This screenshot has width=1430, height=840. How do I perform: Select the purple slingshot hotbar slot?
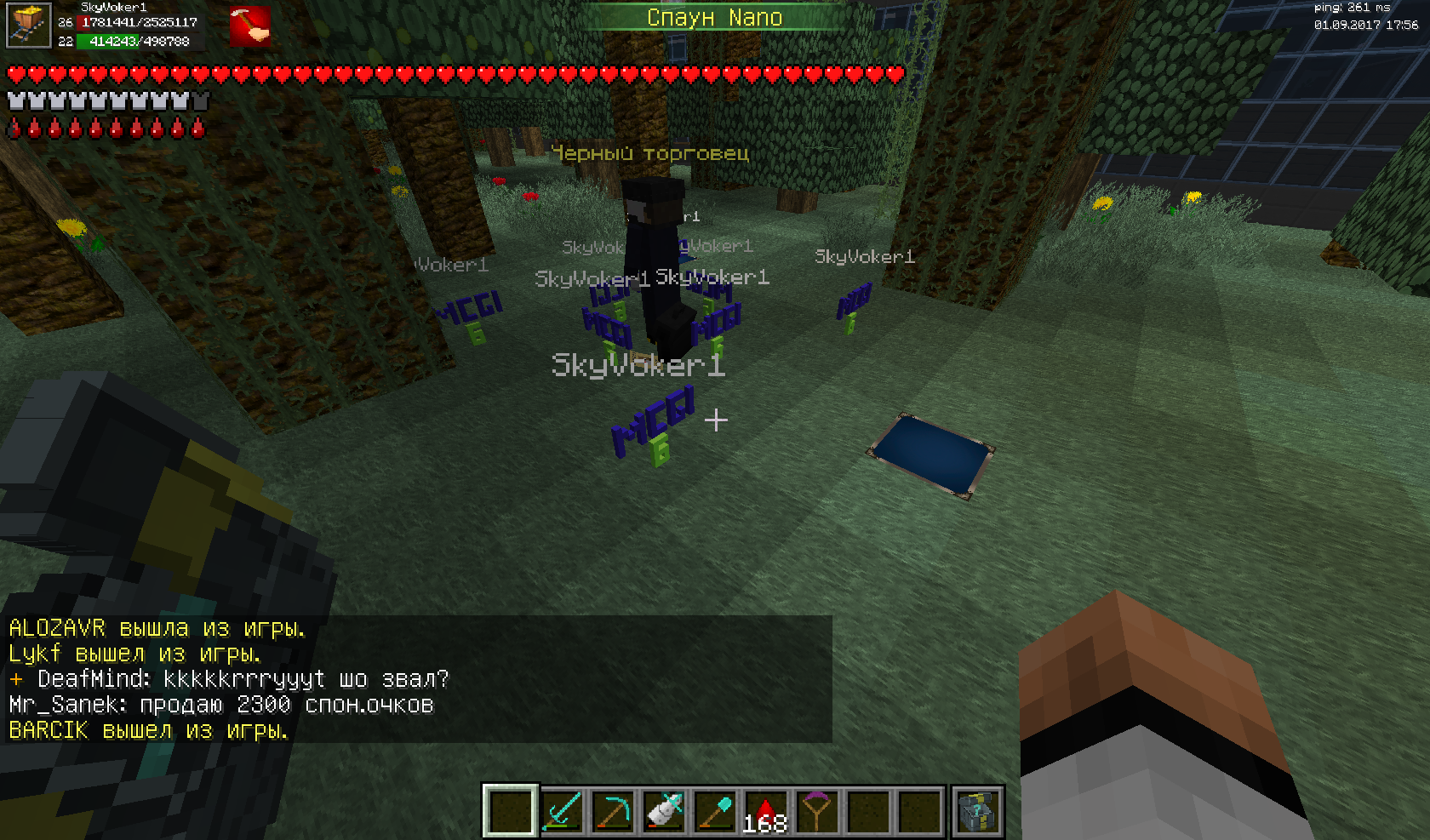(816, 811)
